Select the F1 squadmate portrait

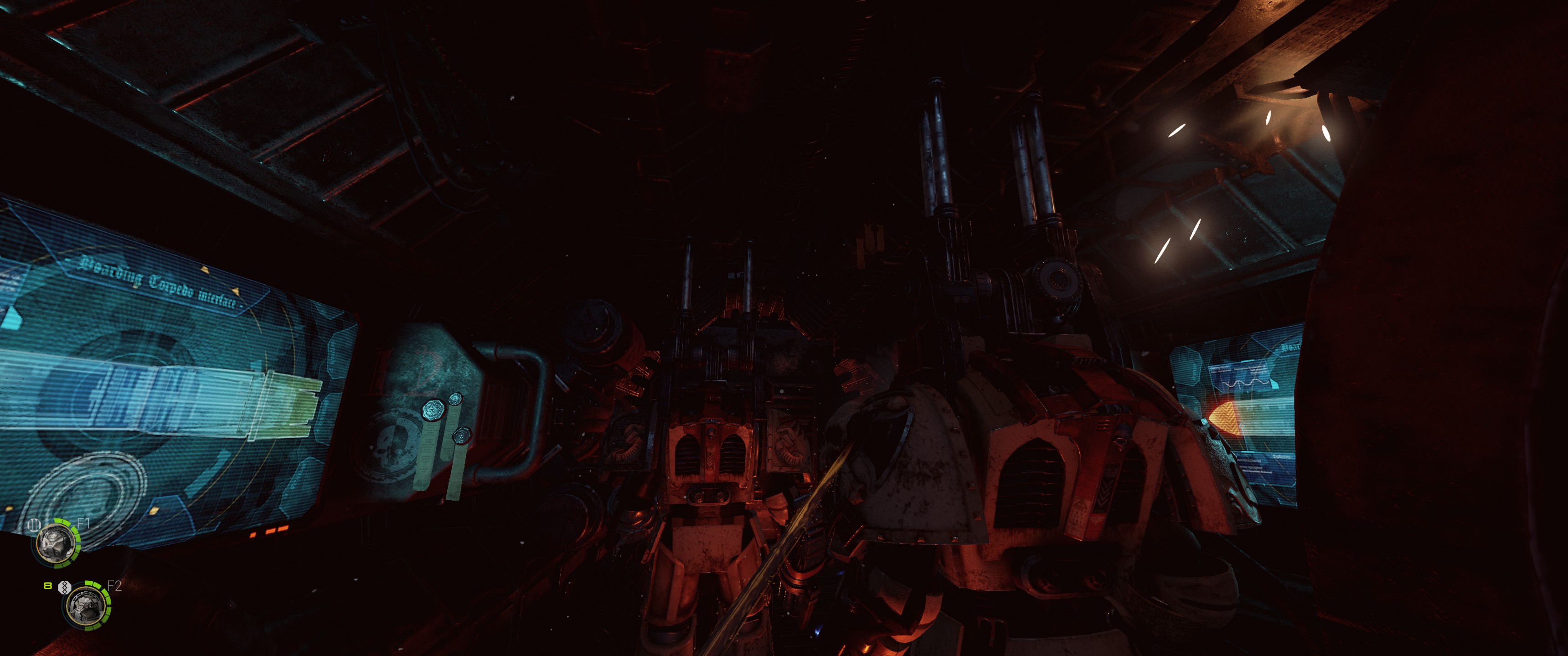coord(57,542)
